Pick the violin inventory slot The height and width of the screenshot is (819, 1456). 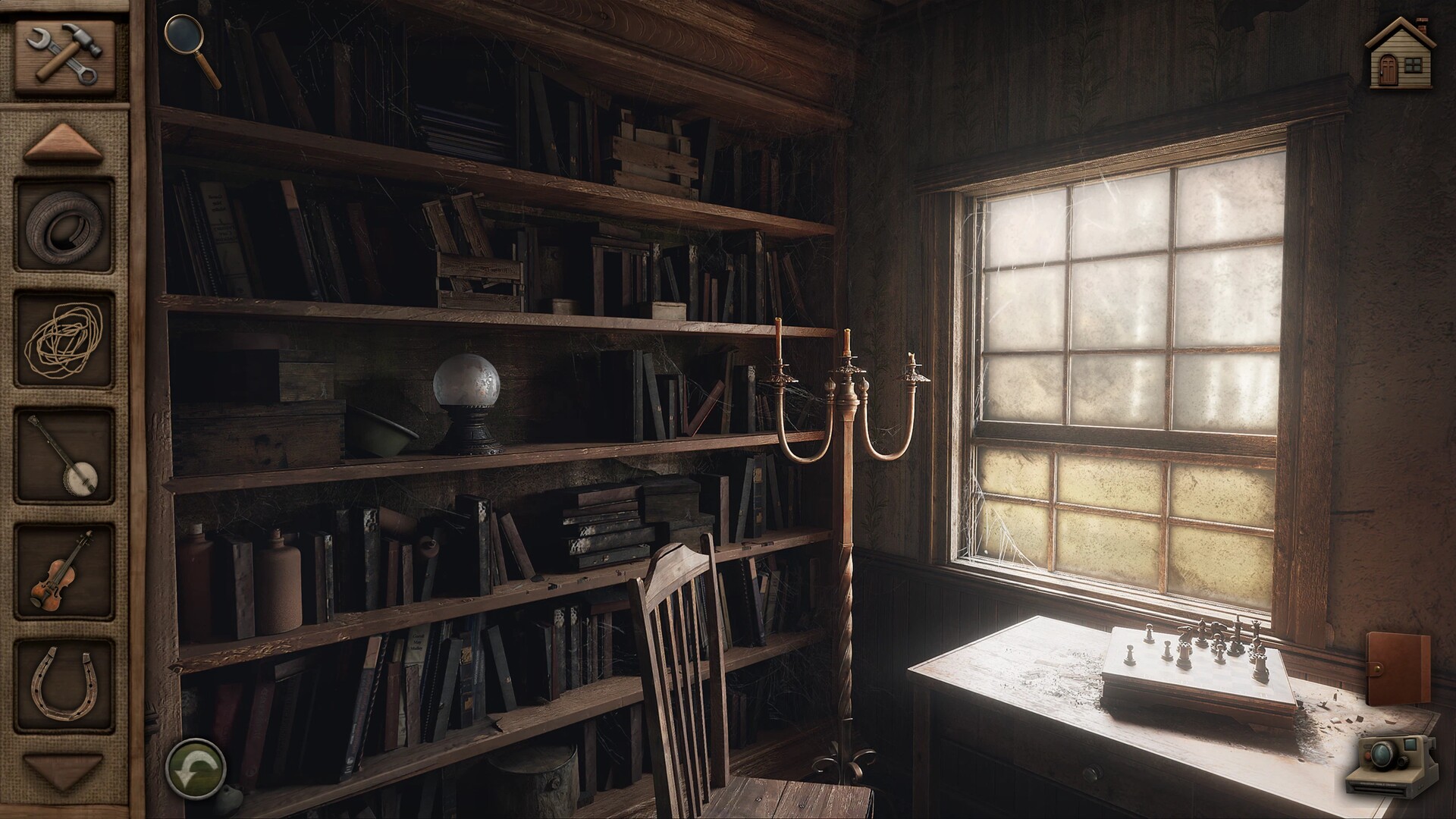pyautogui.click(x=64, y=571)
